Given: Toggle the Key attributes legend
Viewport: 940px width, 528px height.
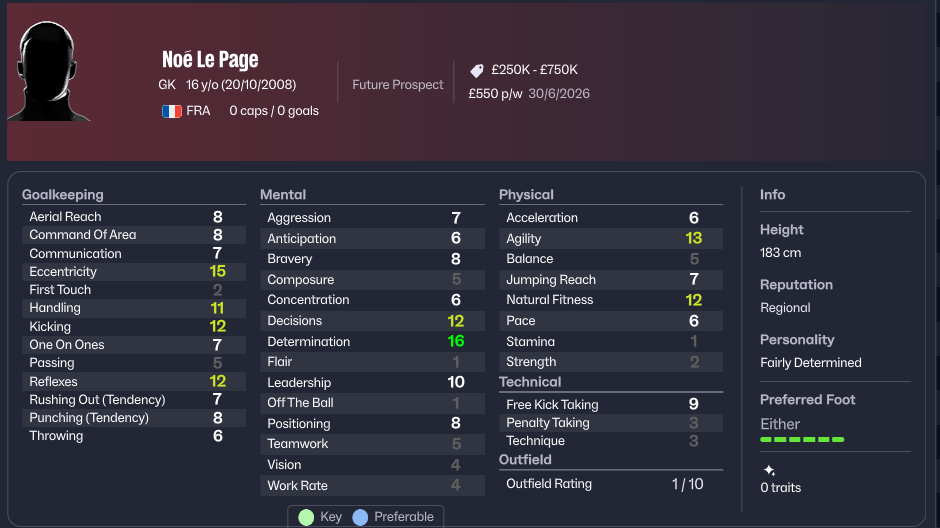Looking at the screenshot, I should (x=320, y=517).
